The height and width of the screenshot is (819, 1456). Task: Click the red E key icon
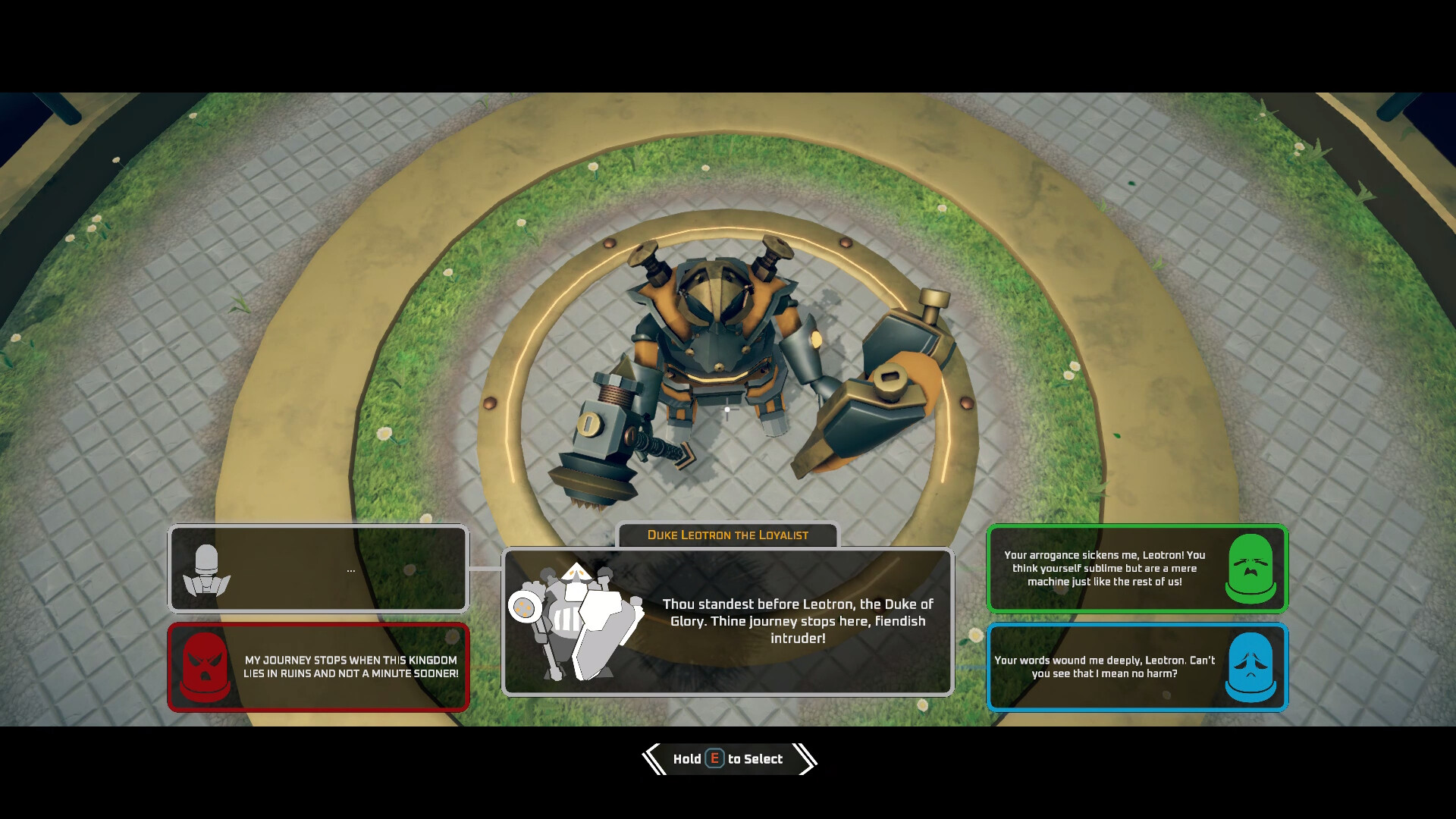(714, 759)
